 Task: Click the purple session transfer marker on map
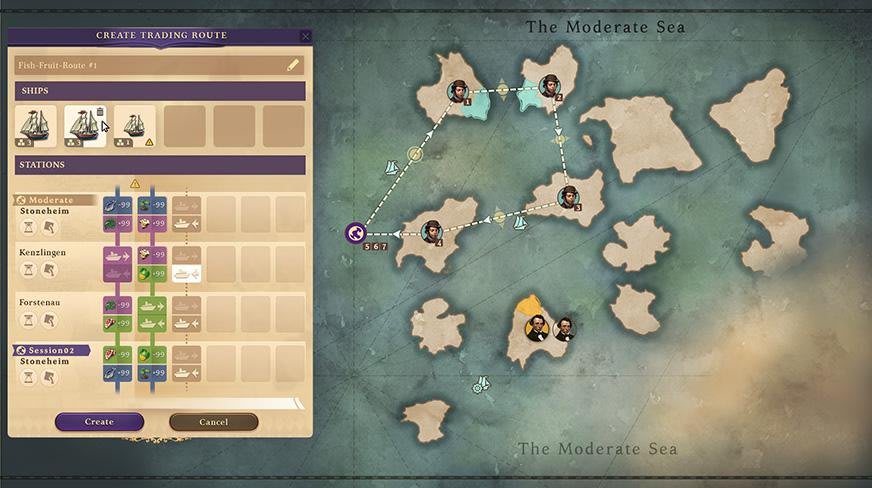click(x=355, y=233)
